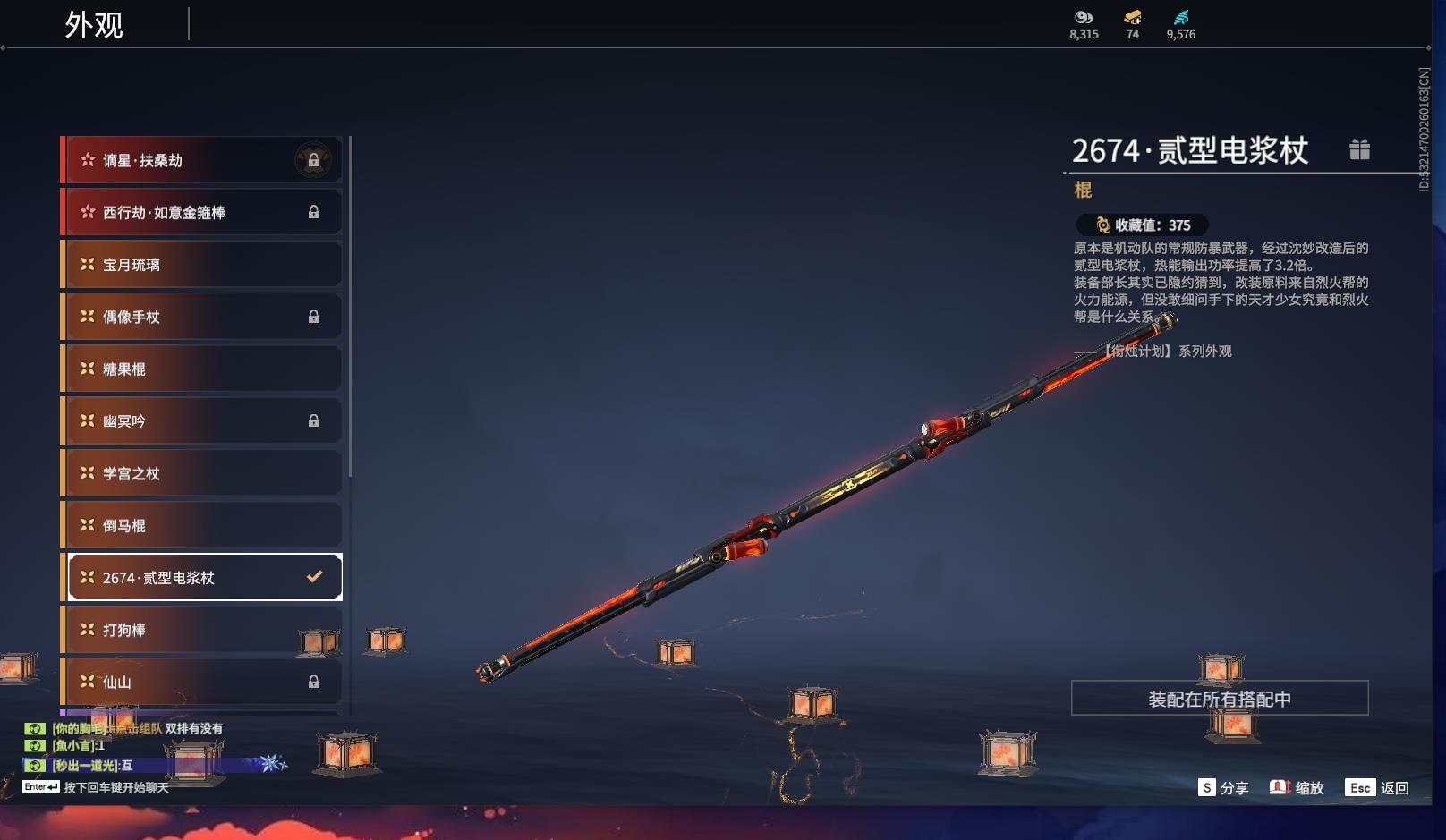
Task: Click the 缩放 zoom control
Action: coord(1297,788)
